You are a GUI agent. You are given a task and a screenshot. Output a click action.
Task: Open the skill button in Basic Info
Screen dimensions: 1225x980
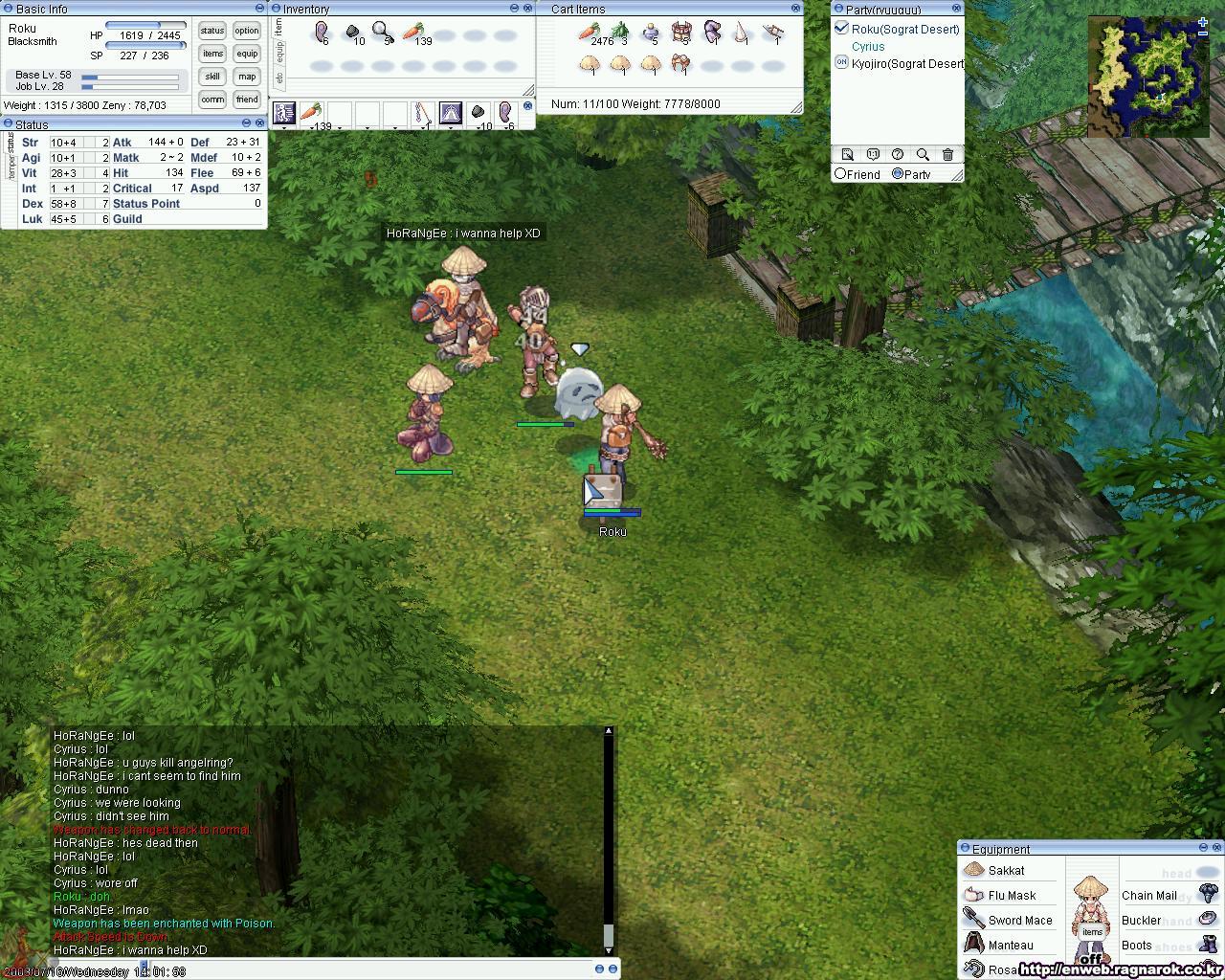click(212, 76)
